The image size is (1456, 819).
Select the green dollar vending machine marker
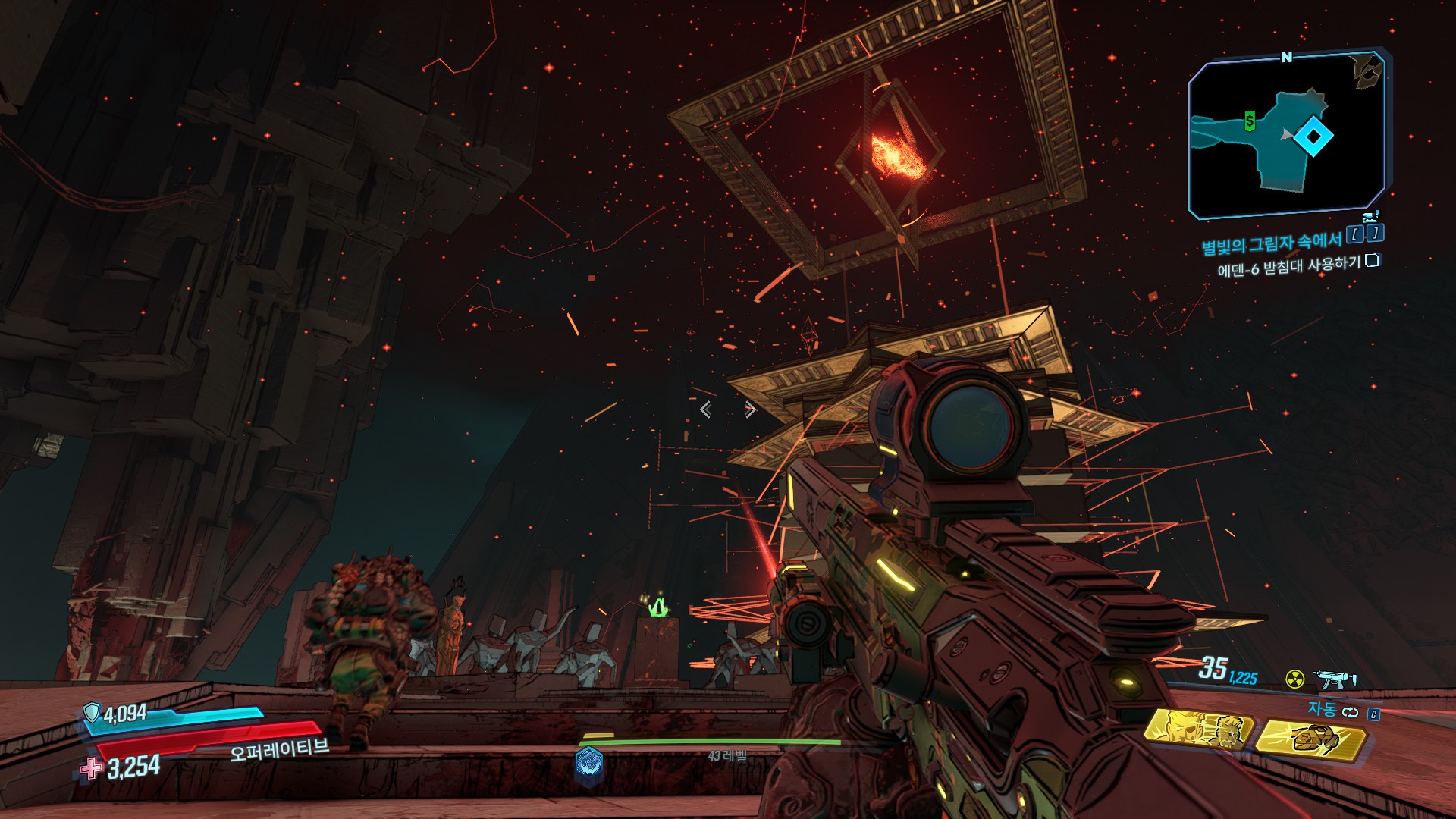(x=1250, y=121)
